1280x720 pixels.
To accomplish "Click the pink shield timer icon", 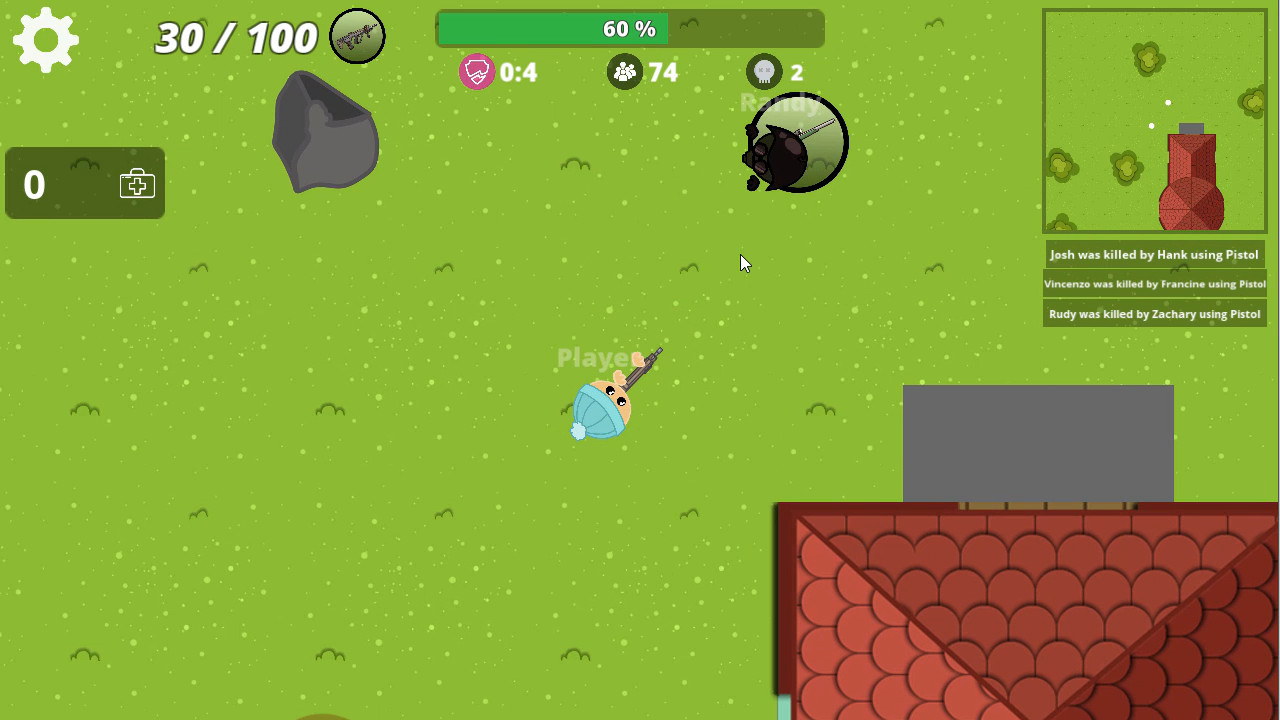I will click(477, 72).
